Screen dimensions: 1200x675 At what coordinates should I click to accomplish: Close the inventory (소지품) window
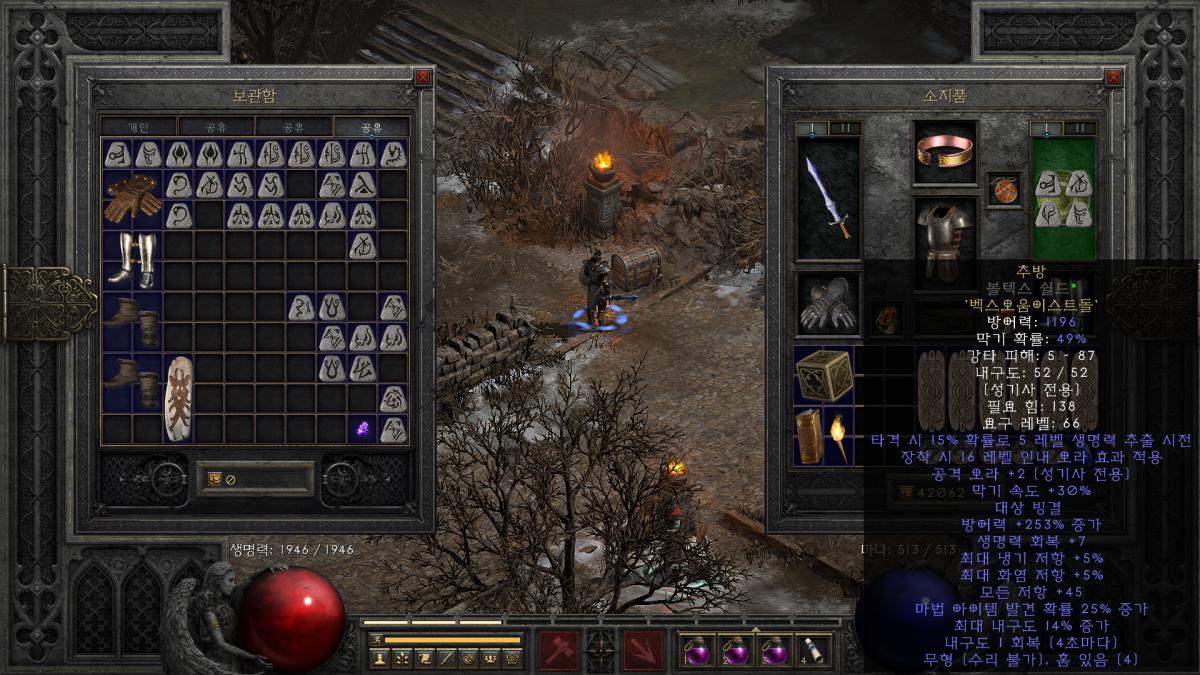(x=1113, y=77)
